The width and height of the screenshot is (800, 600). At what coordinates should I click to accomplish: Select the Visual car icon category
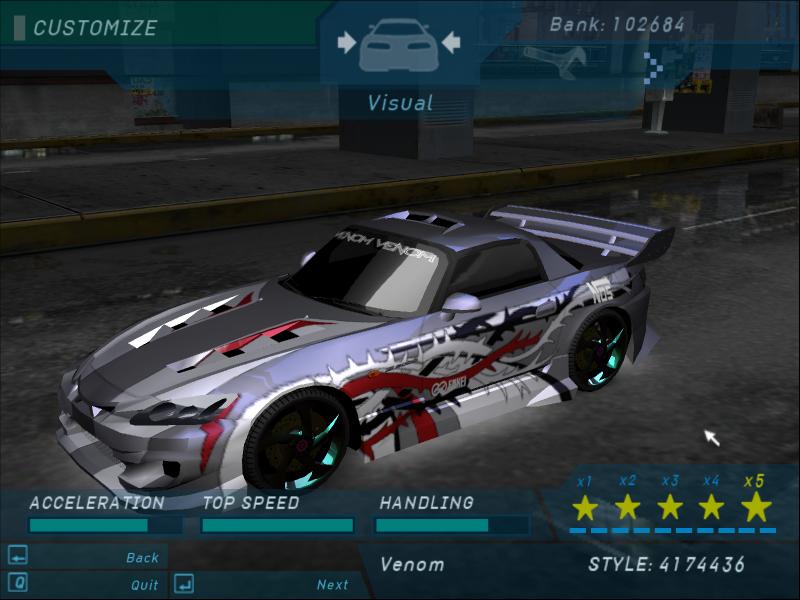398,45
